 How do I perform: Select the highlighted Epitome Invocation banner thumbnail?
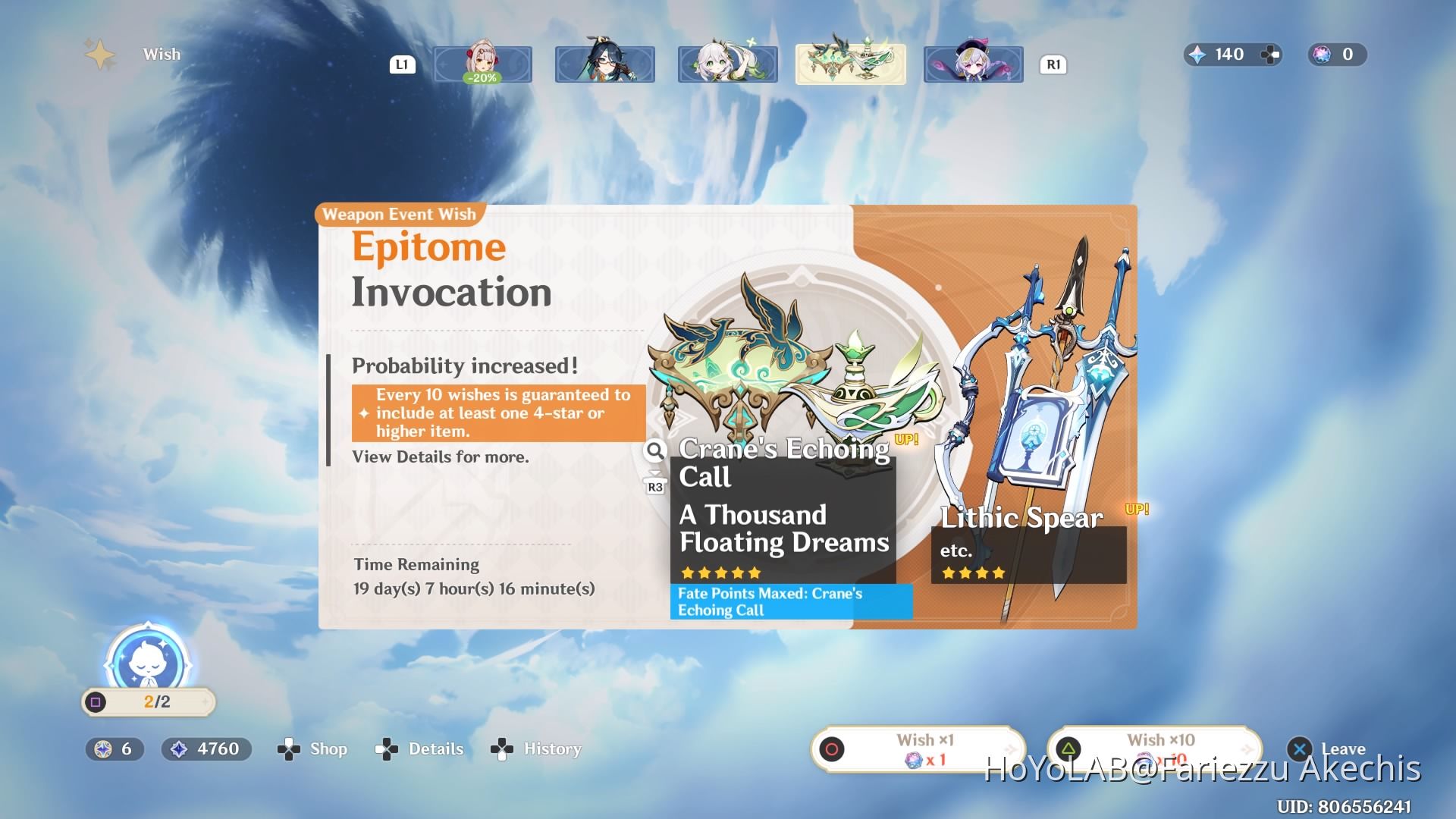click(849, 64)
